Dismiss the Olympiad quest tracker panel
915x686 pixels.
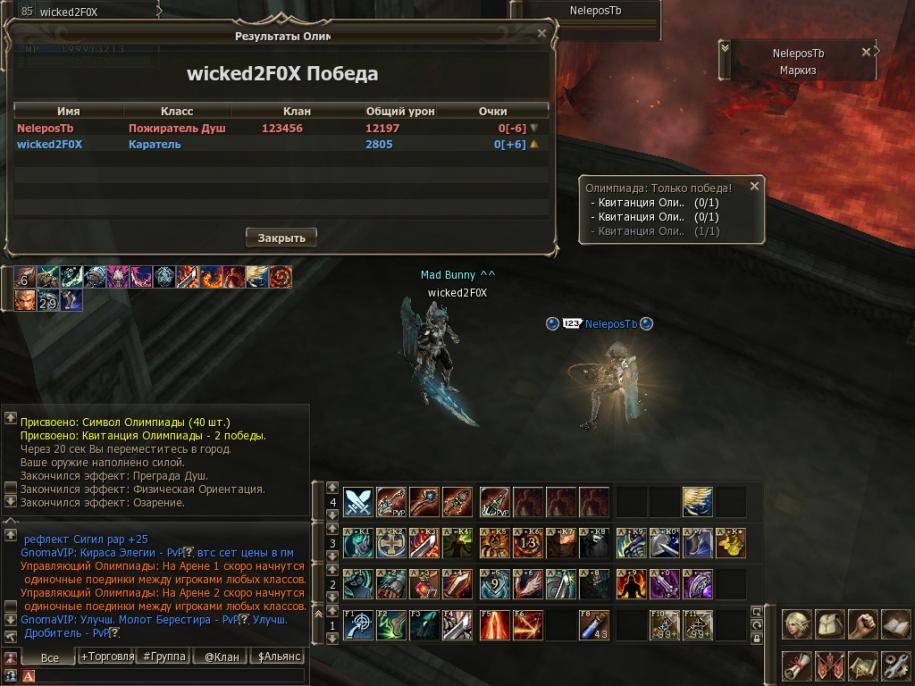755,186
